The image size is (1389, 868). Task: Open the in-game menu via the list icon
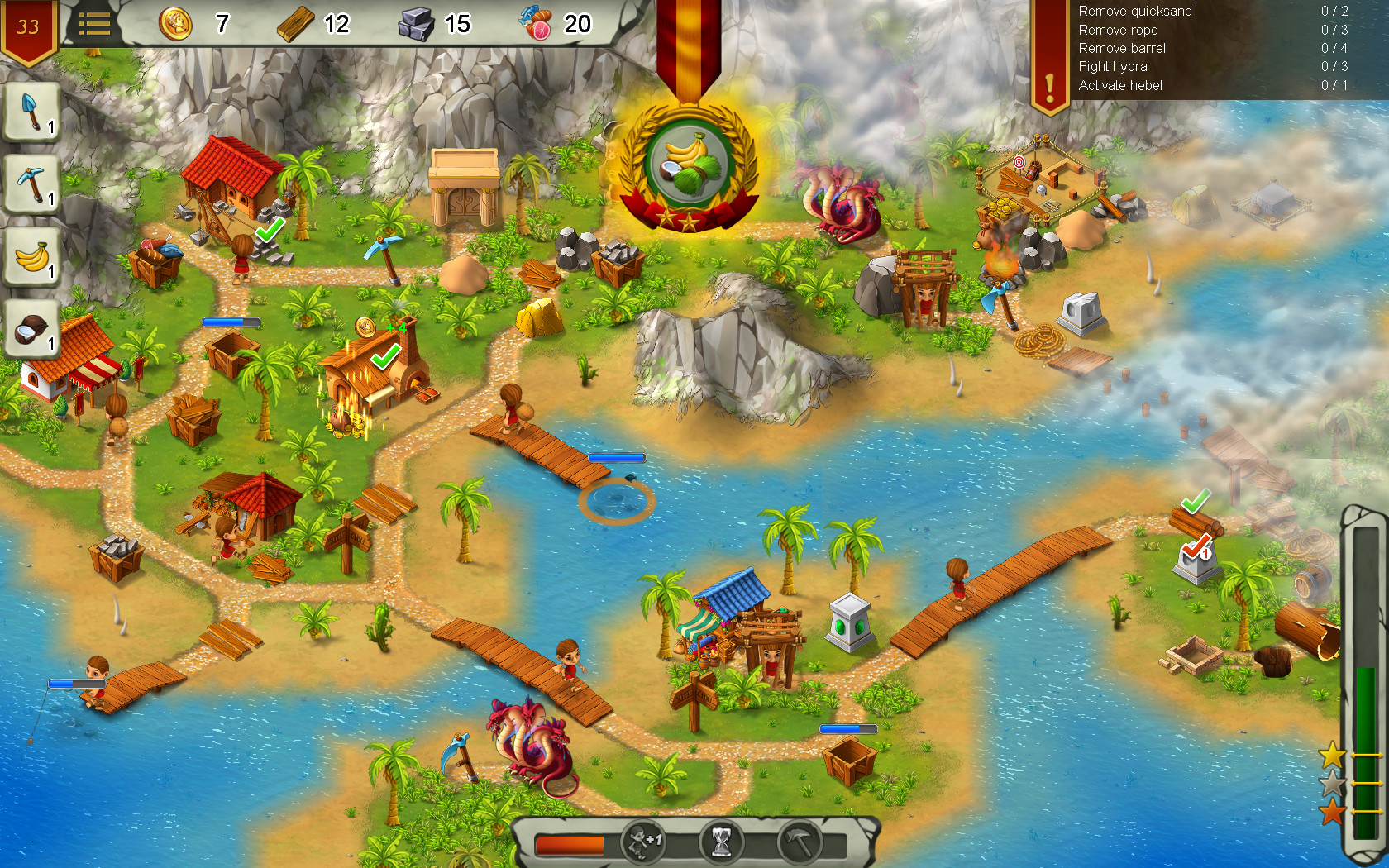[96, 23]
